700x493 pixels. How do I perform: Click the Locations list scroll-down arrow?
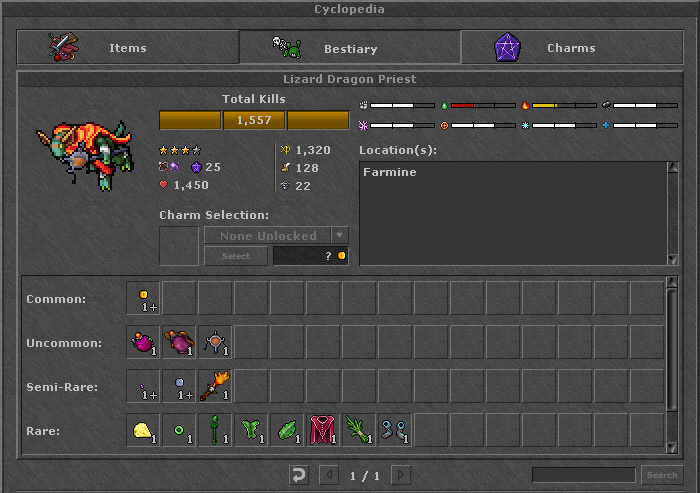673,259
